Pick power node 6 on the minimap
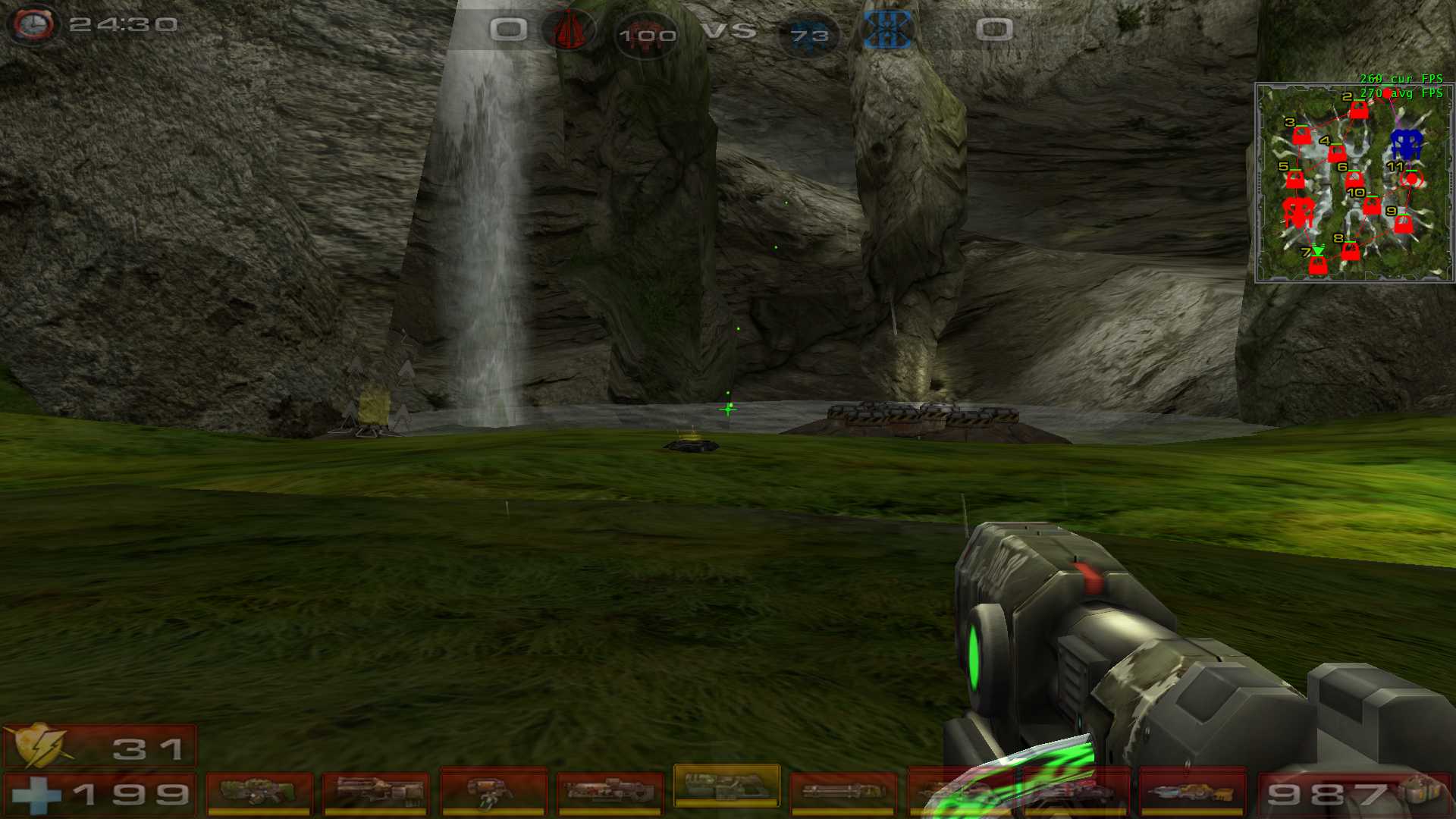This screenshot has height=819, width=1456. [x=1354, y=180]
